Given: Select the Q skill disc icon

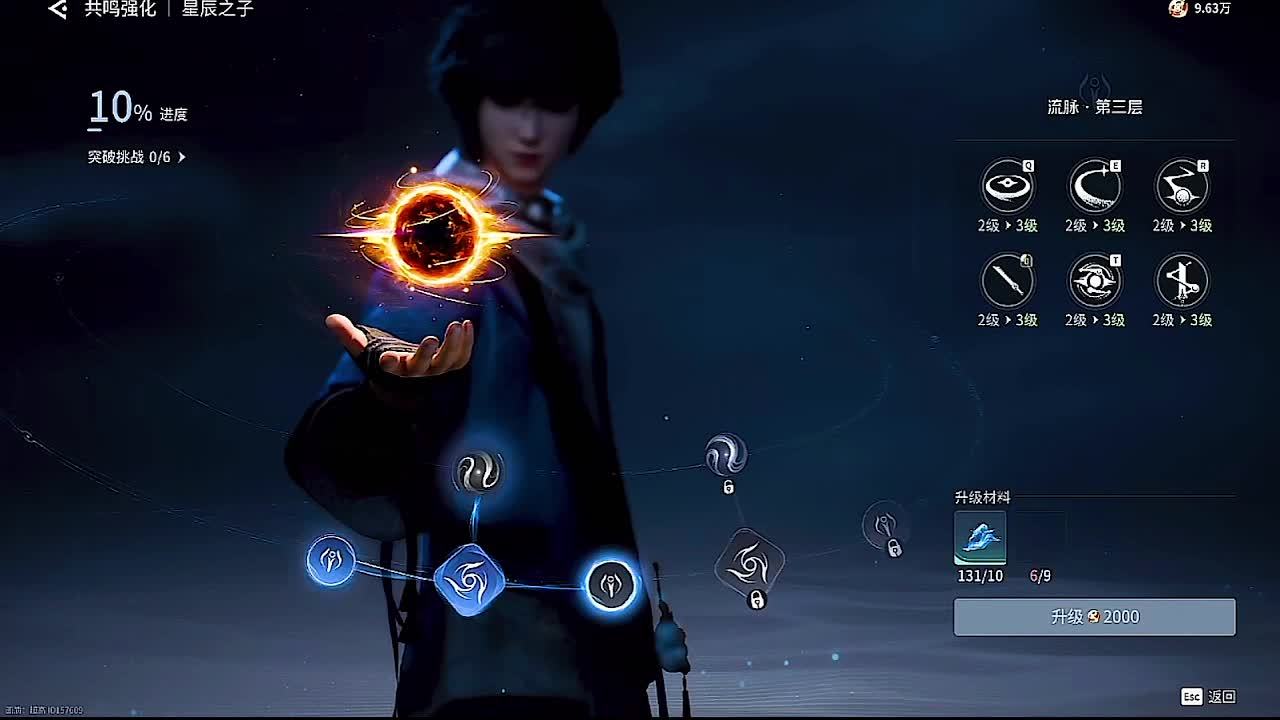Looking at the screenshot, I should click(1007, 186).
